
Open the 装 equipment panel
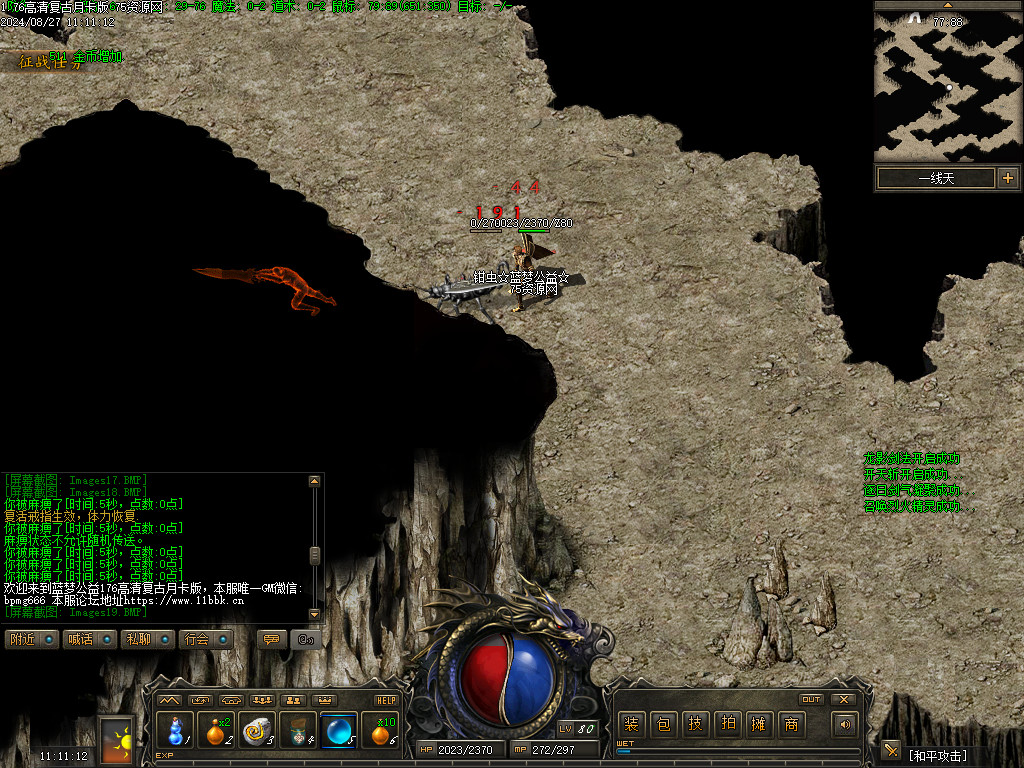631,724
